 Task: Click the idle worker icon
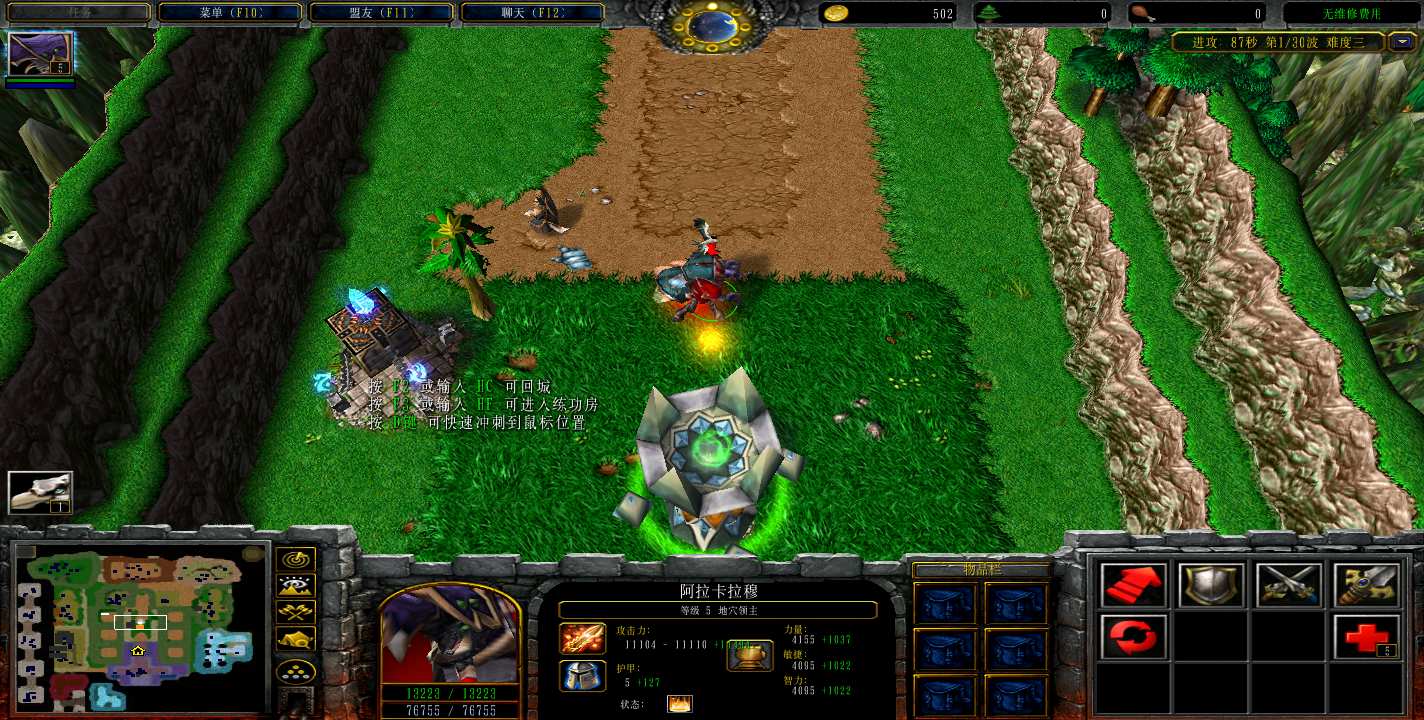40,492
